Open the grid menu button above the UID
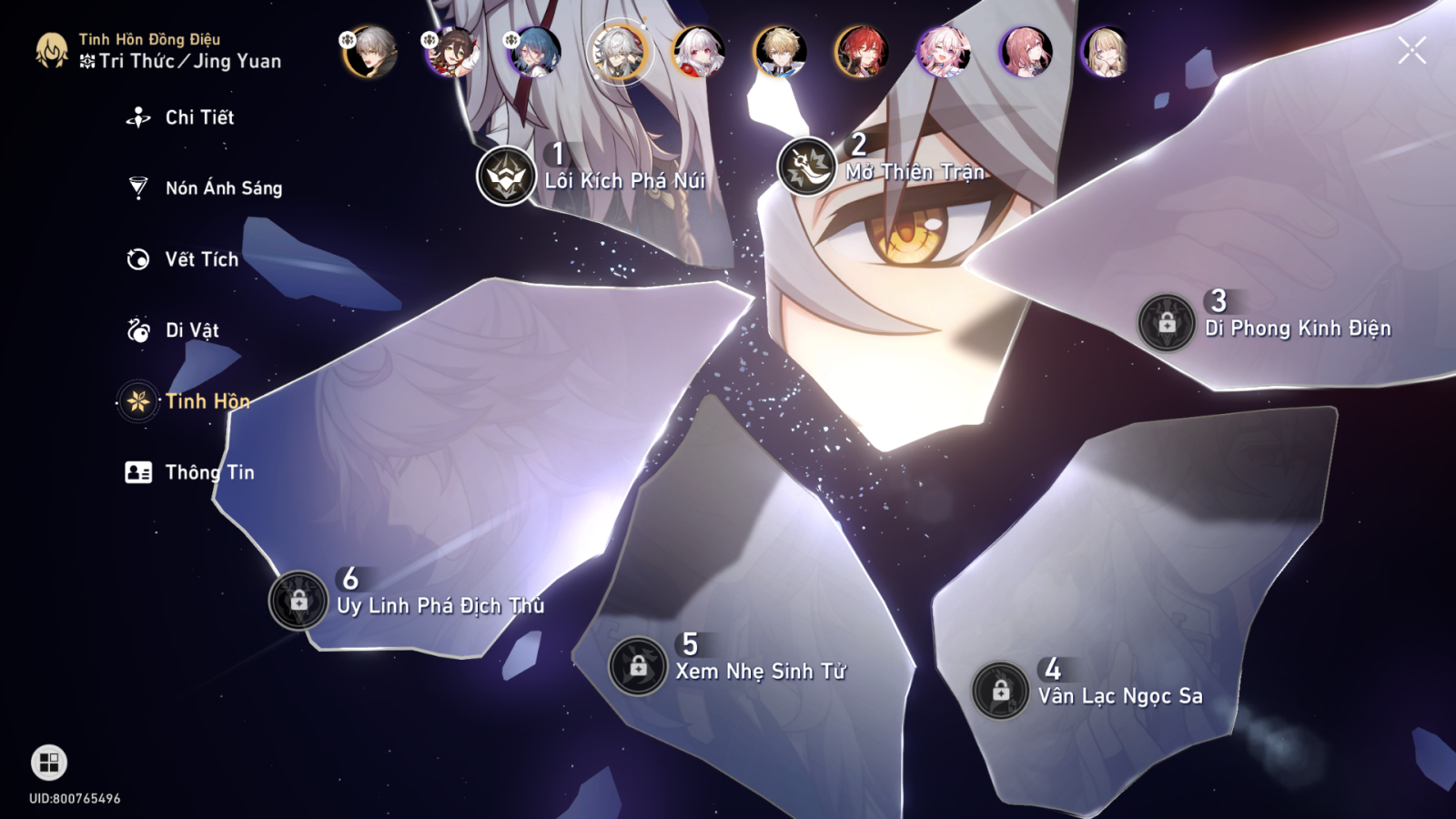This screenshot has height=819, width=1456. tap(49, 763)
